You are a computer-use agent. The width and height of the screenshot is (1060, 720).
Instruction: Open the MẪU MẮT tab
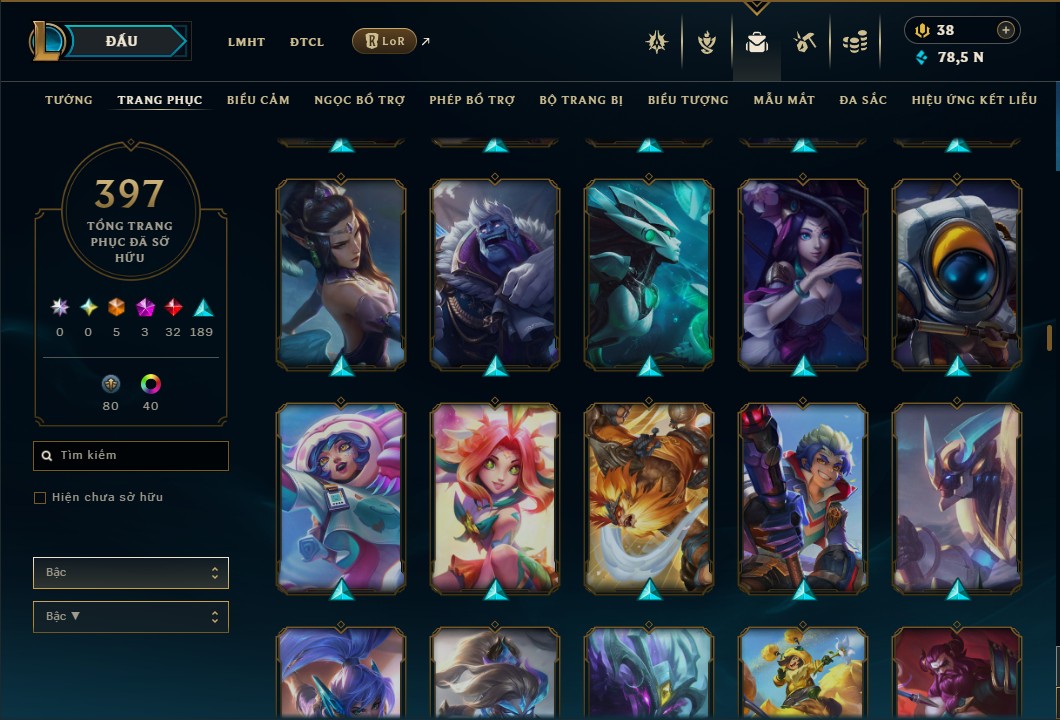(x=784, y=100)
